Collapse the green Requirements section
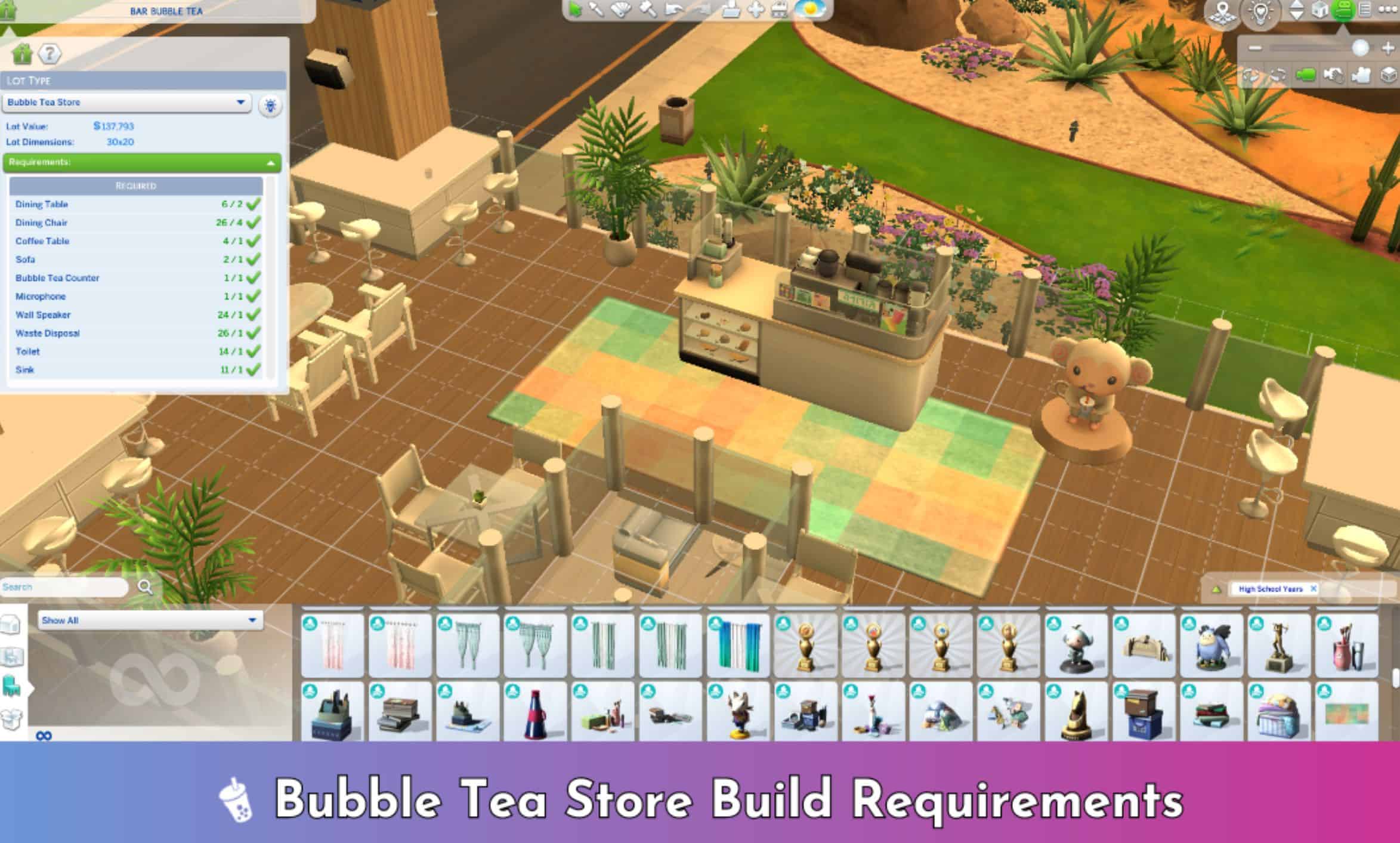This screenshot has height=843, width=1400. pyautogui.click(x=270, y=163)
